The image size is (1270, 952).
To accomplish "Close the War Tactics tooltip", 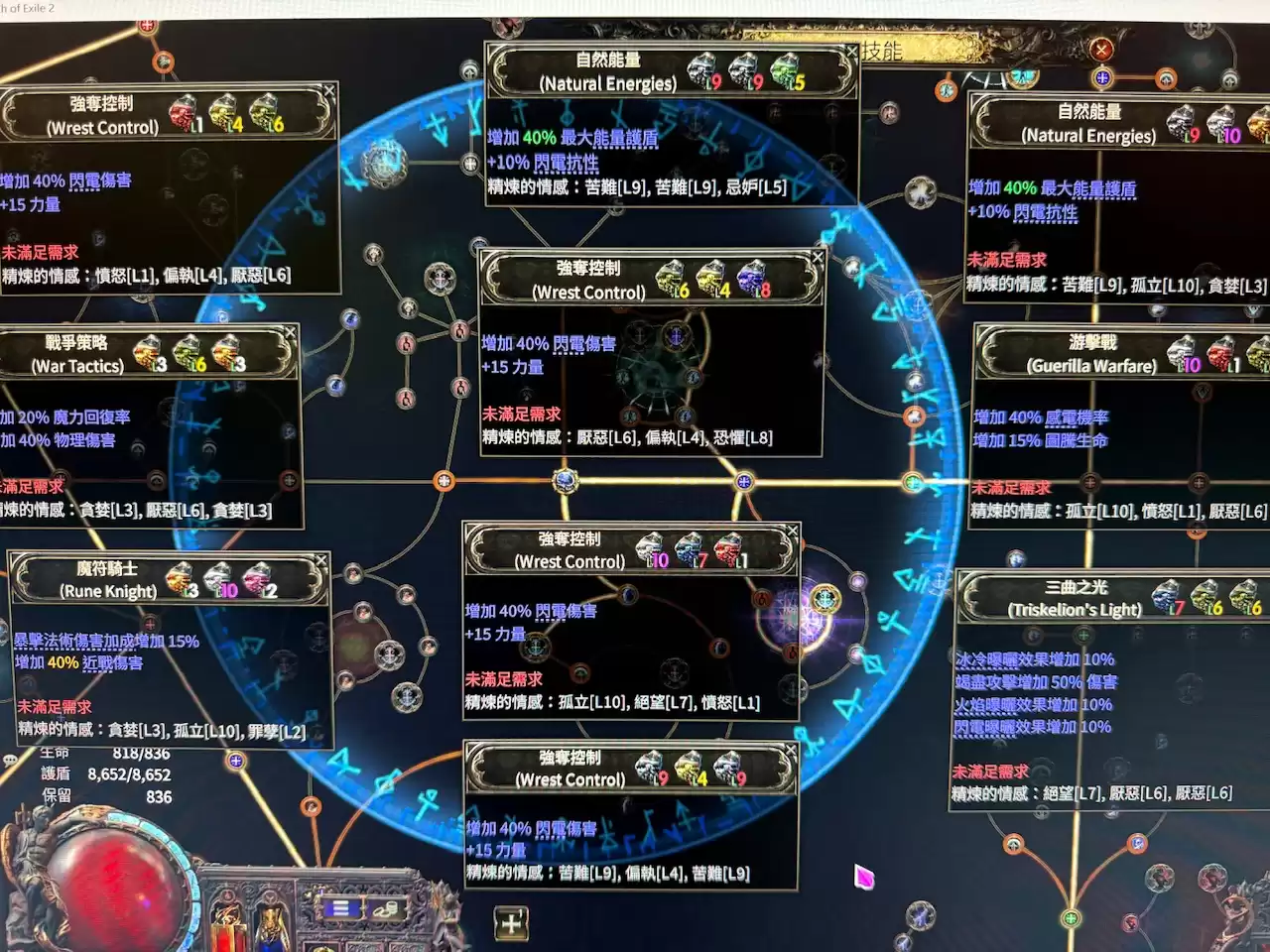I will 291,331.
